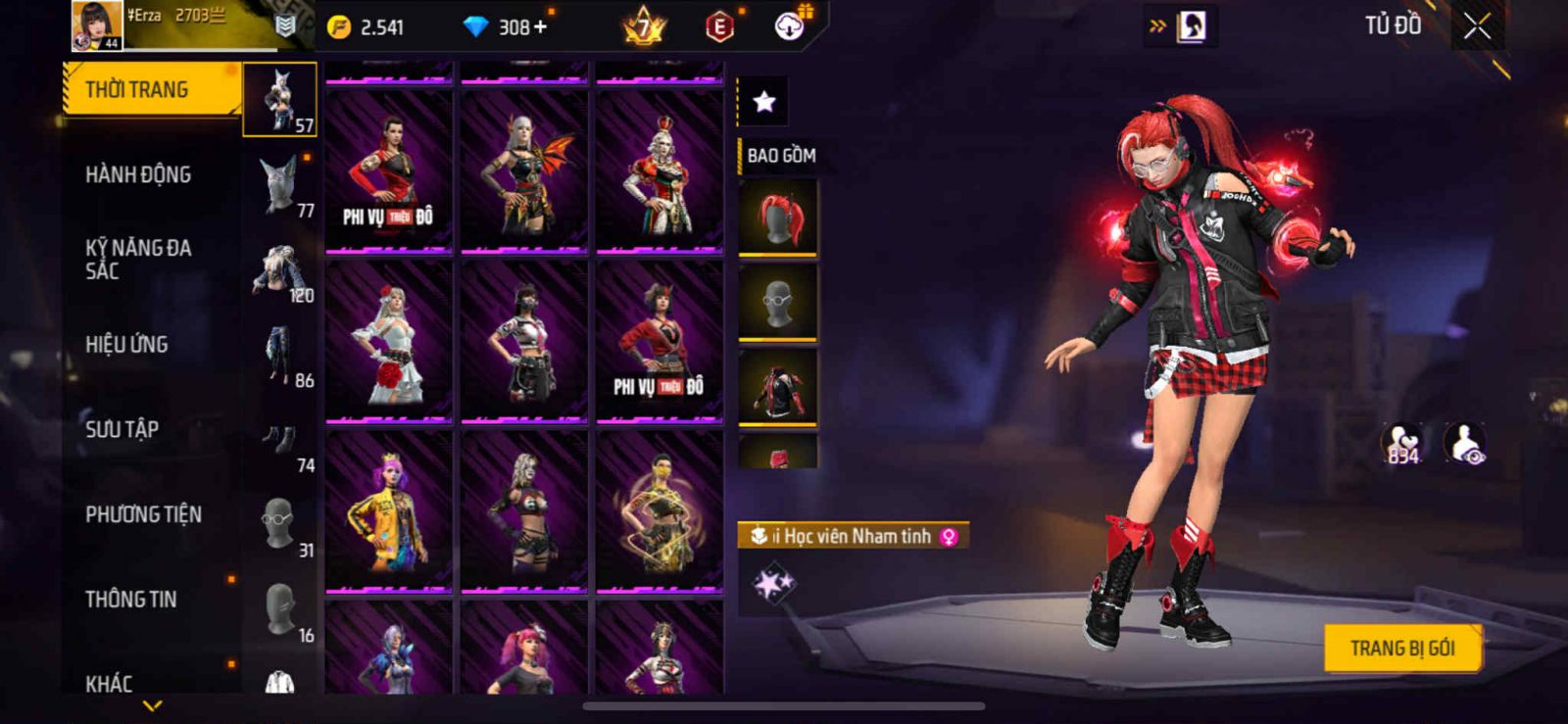Select the Khác tab
1568x724 pixels.
coord(109,682)
